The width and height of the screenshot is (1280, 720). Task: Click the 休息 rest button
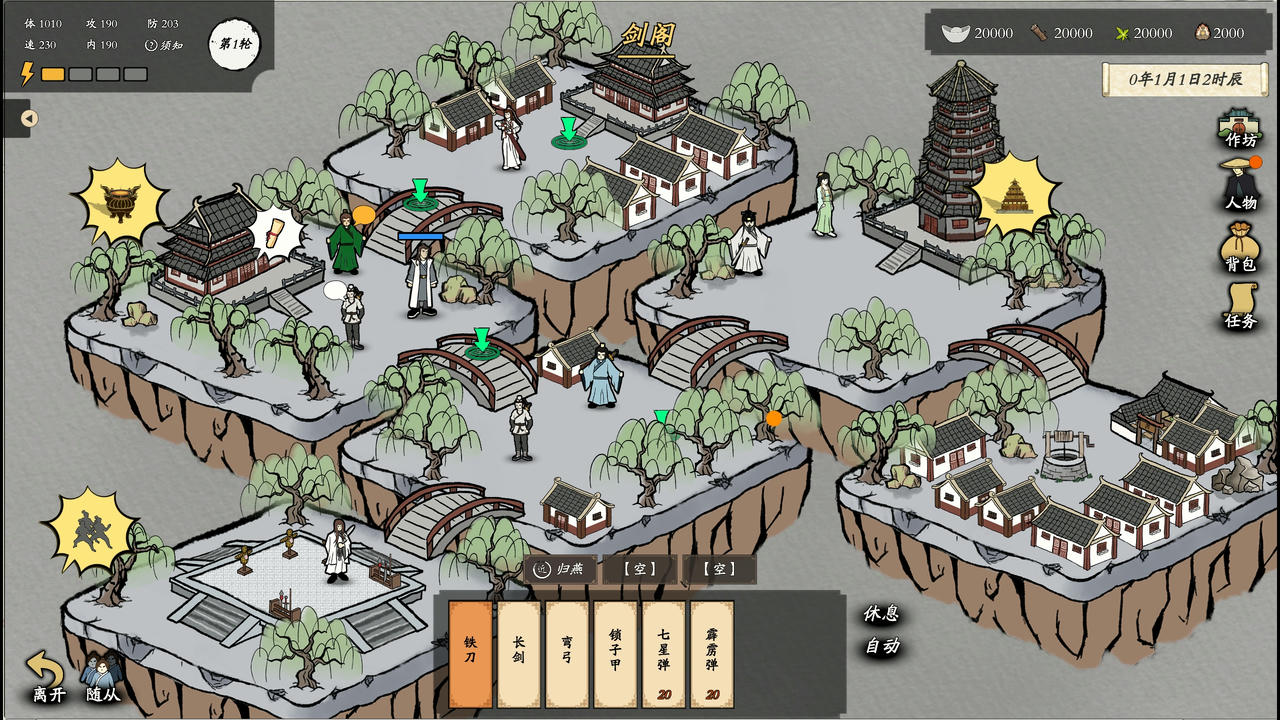click(881, 614)
